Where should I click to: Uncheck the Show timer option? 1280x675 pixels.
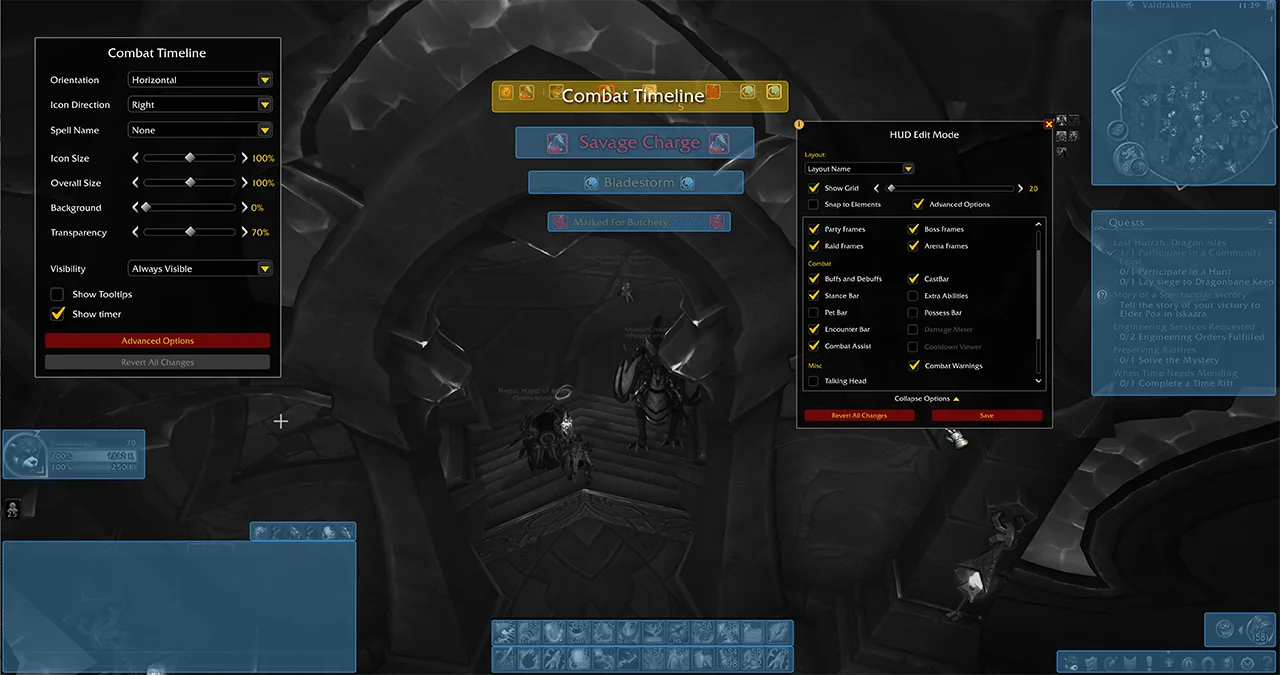coord(57,314)
